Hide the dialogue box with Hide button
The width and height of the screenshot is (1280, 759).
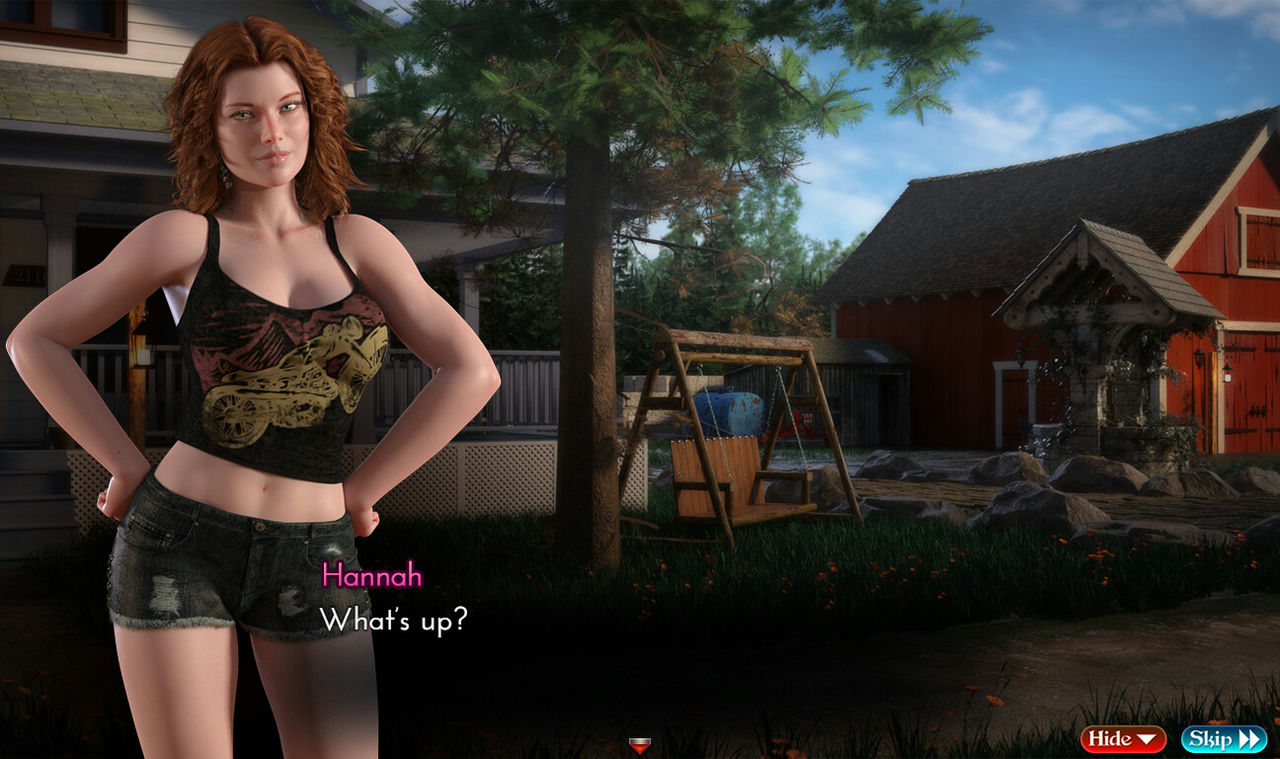pos(1122,739)
